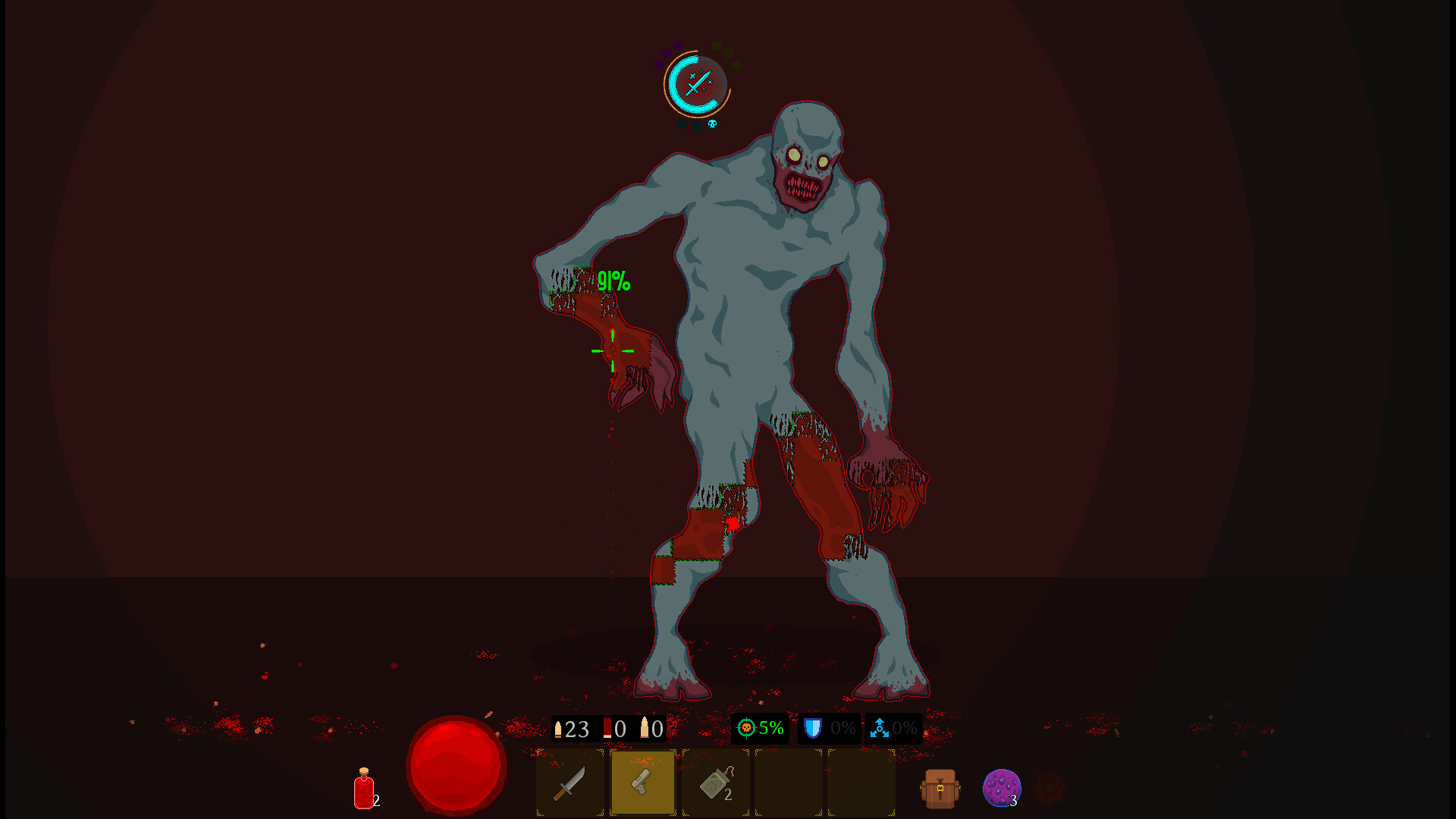Click the pistol bullet icon showing 23 ammo
The image size is (1456, 819).
pos(568,730)
